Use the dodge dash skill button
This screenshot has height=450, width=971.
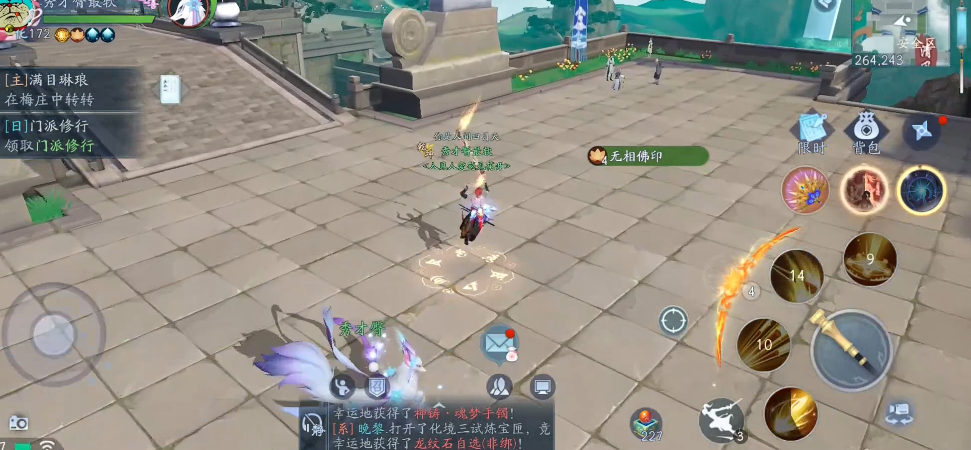tap(721, 419)
